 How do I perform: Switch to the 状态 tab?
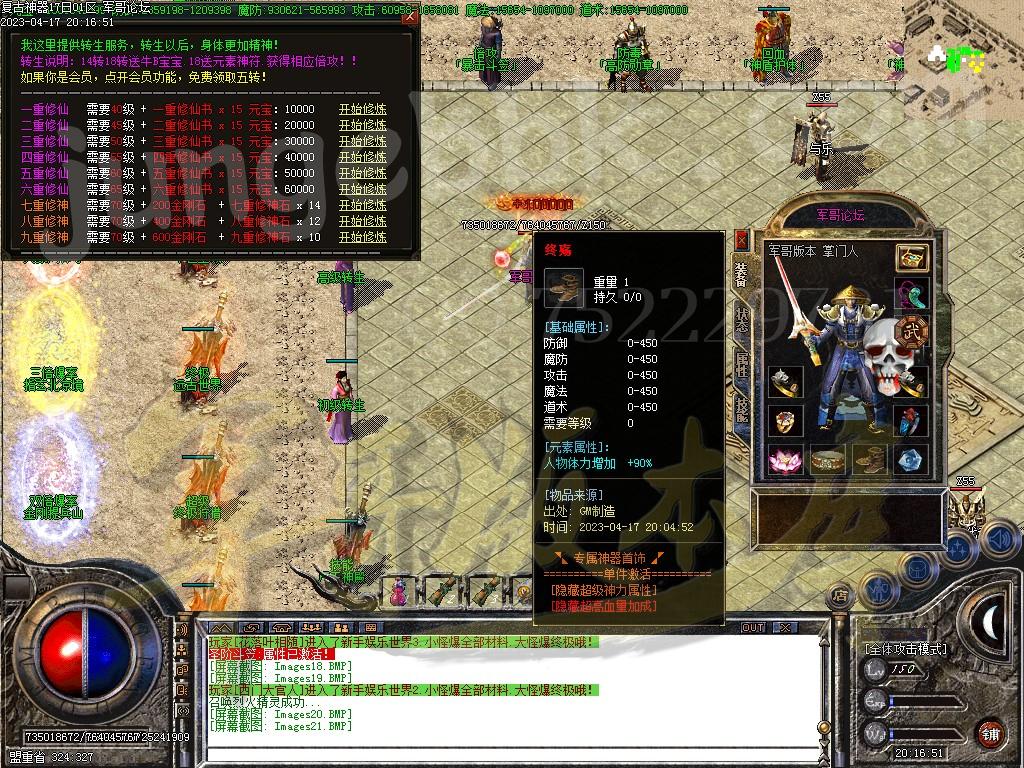tap(741, 319)
